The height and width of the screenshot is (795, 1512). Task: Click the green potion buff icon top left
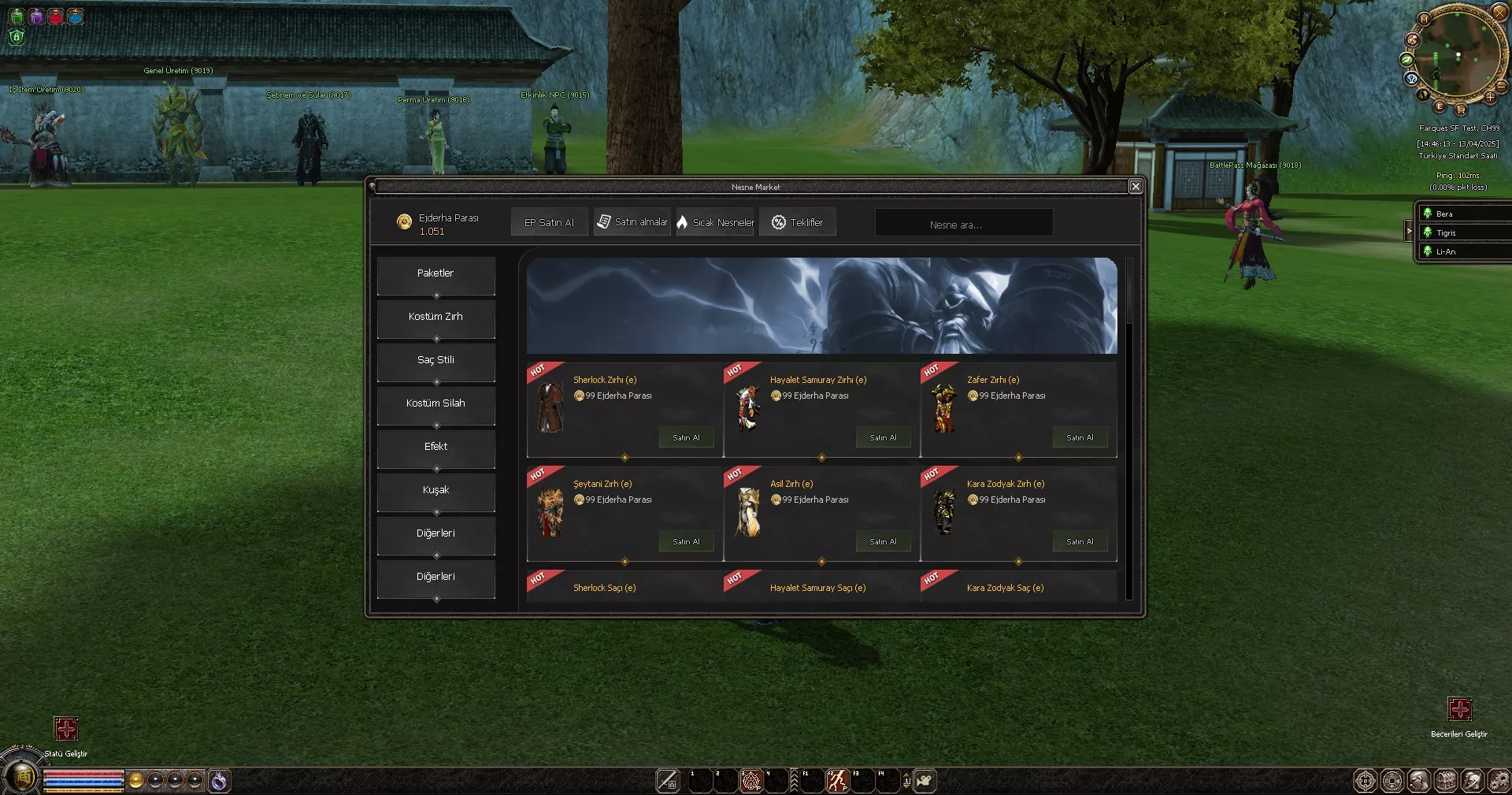[16, 17]
